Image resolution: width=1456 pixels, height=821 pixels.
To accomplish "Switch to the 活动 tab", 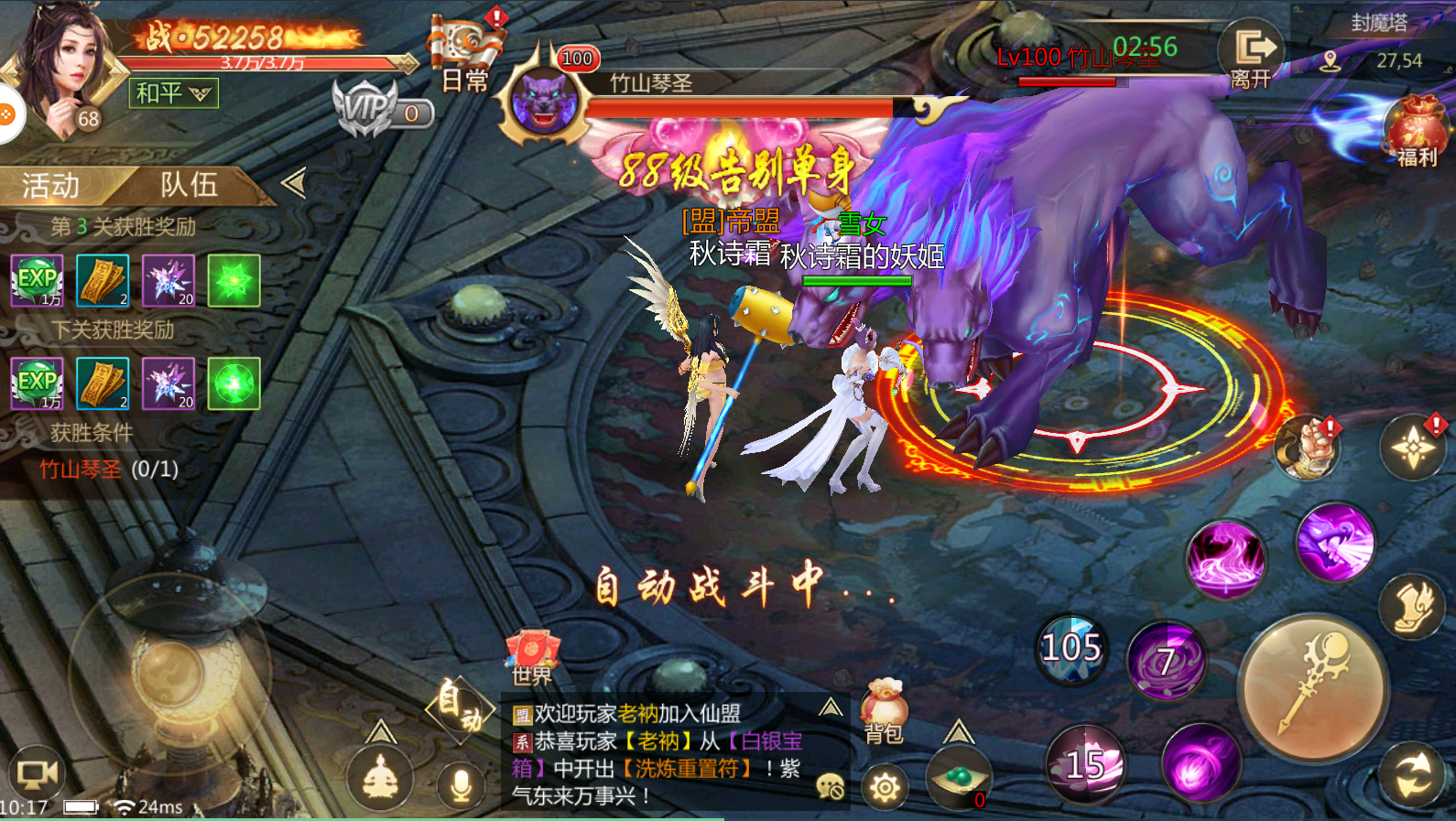I will 51,186.
